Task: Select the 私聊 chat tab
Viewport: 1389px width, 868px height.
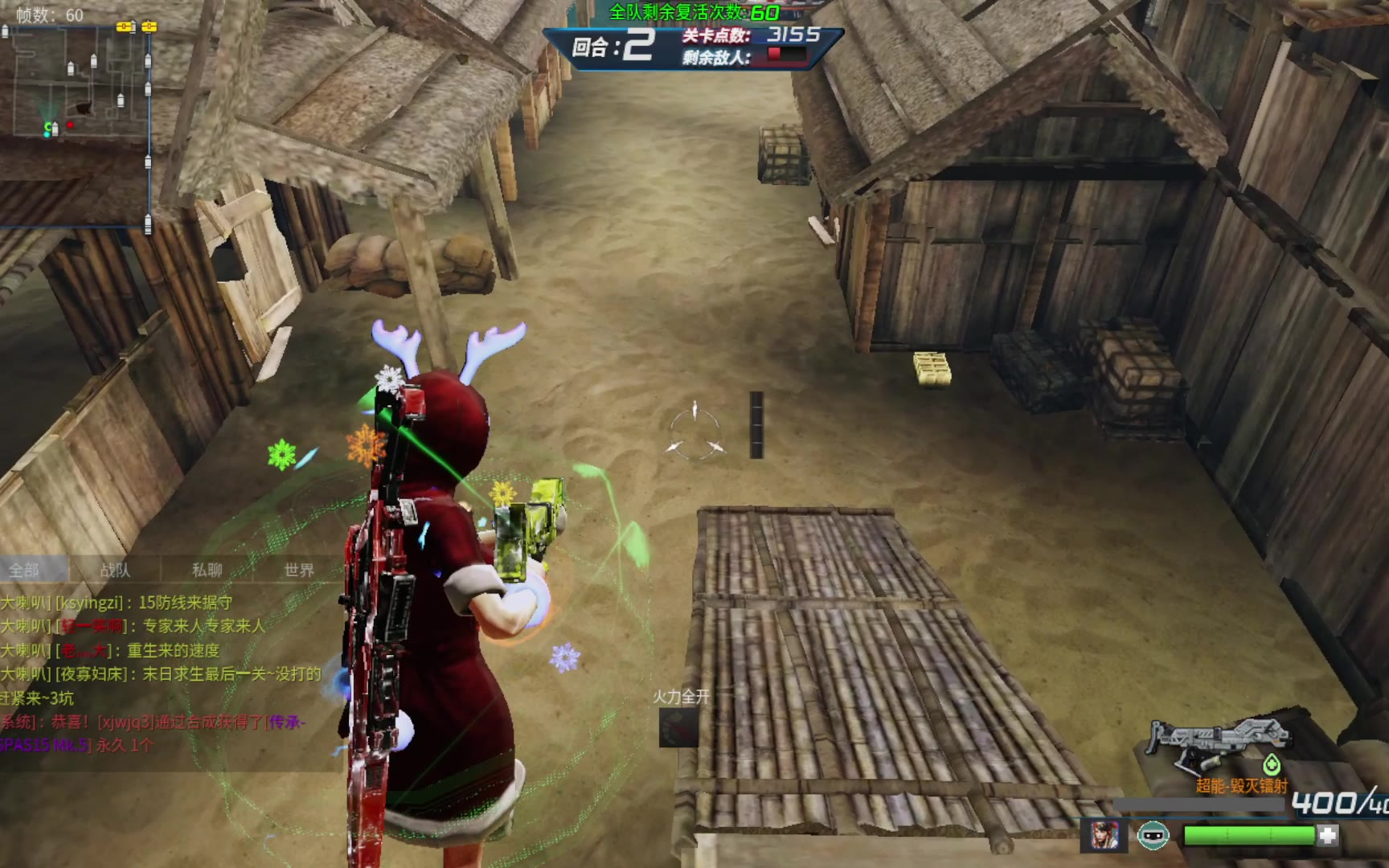Action: 207,570
